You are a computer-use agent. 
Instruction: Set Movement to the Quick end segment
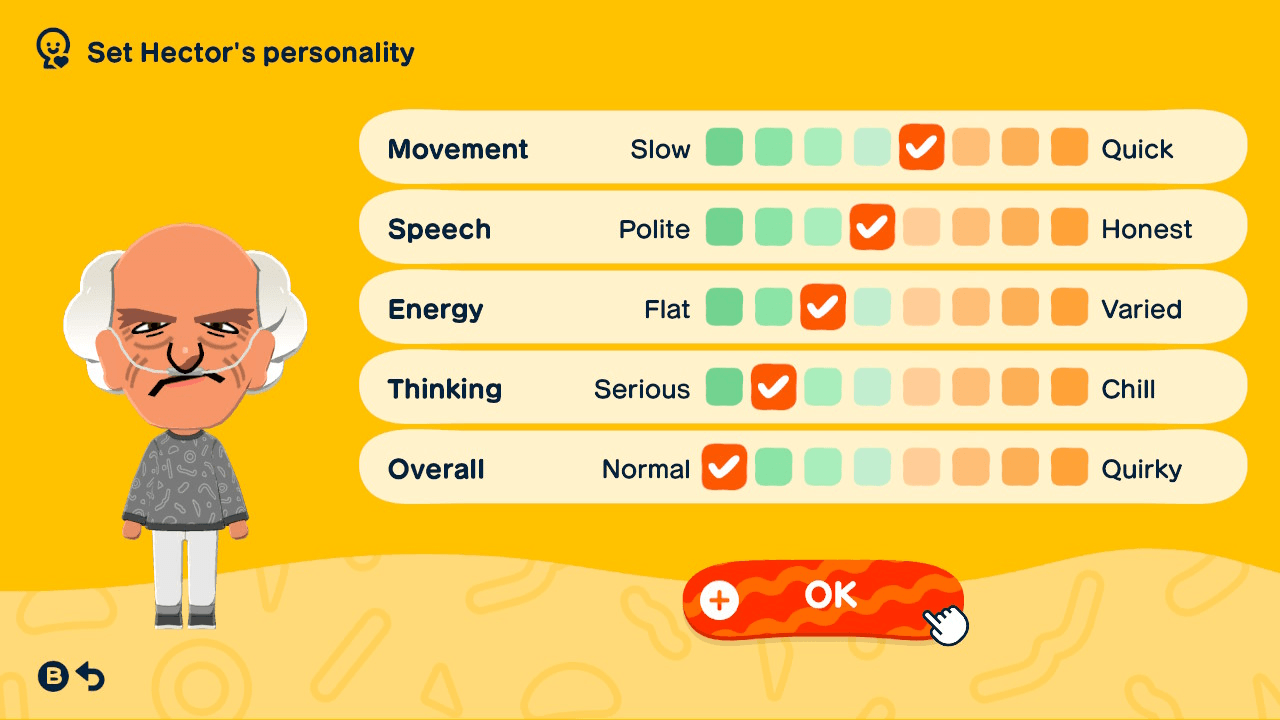1069,147
